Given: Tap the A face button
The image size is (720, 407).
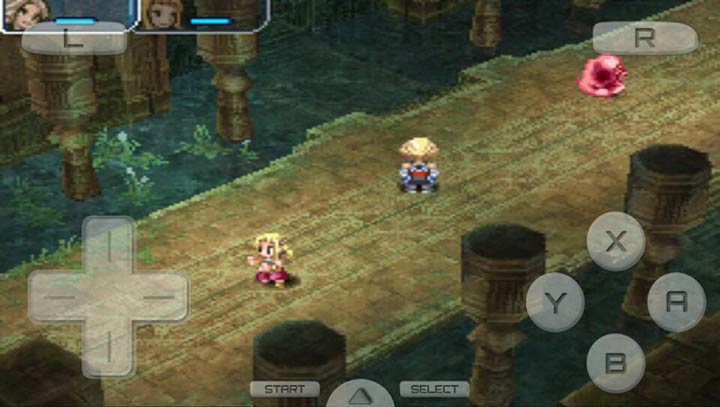Looking at the screenshot, I should [676, 301].
